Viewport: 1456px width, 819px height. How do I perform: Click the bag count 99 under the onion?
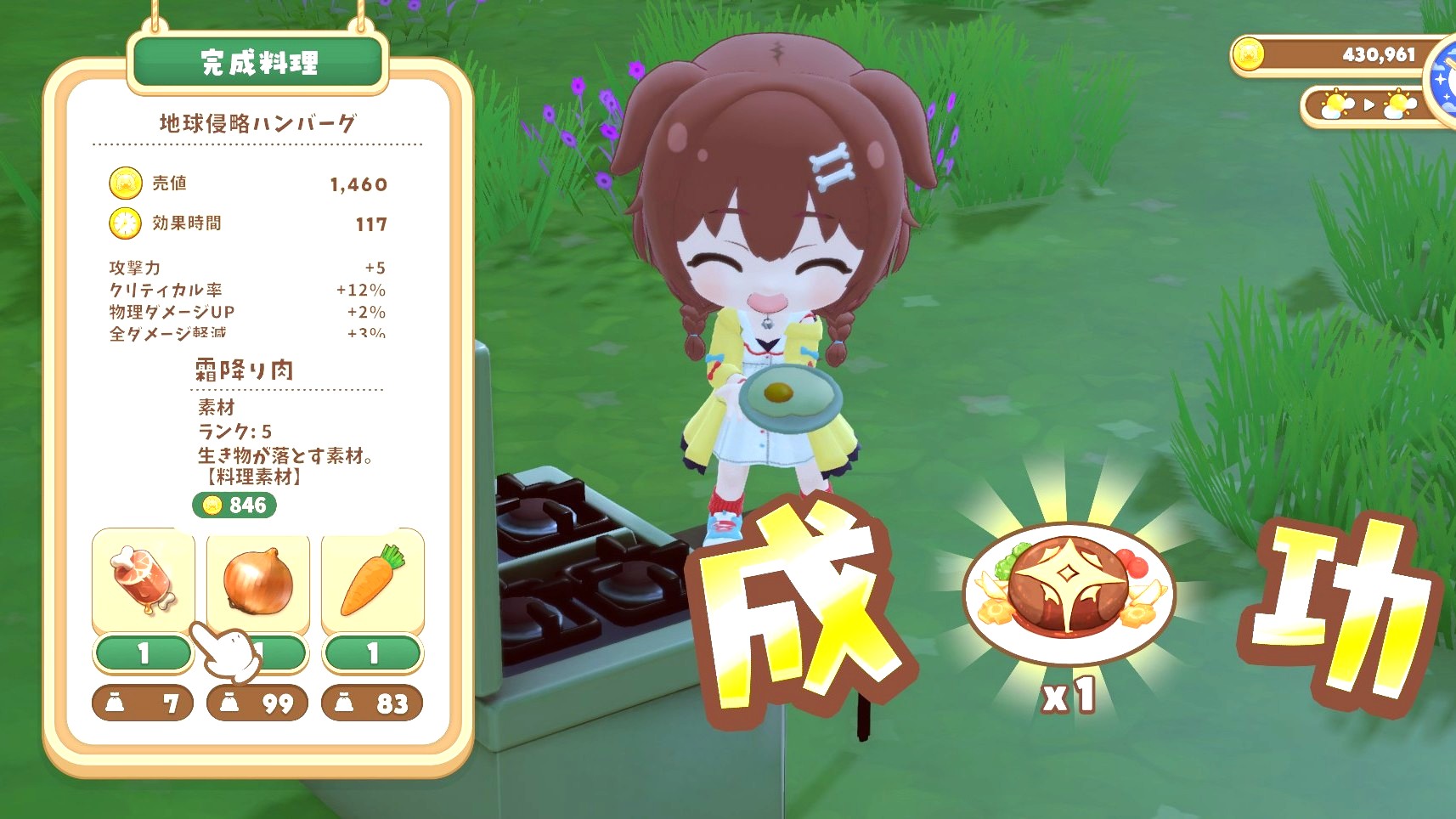coord(257,703)
